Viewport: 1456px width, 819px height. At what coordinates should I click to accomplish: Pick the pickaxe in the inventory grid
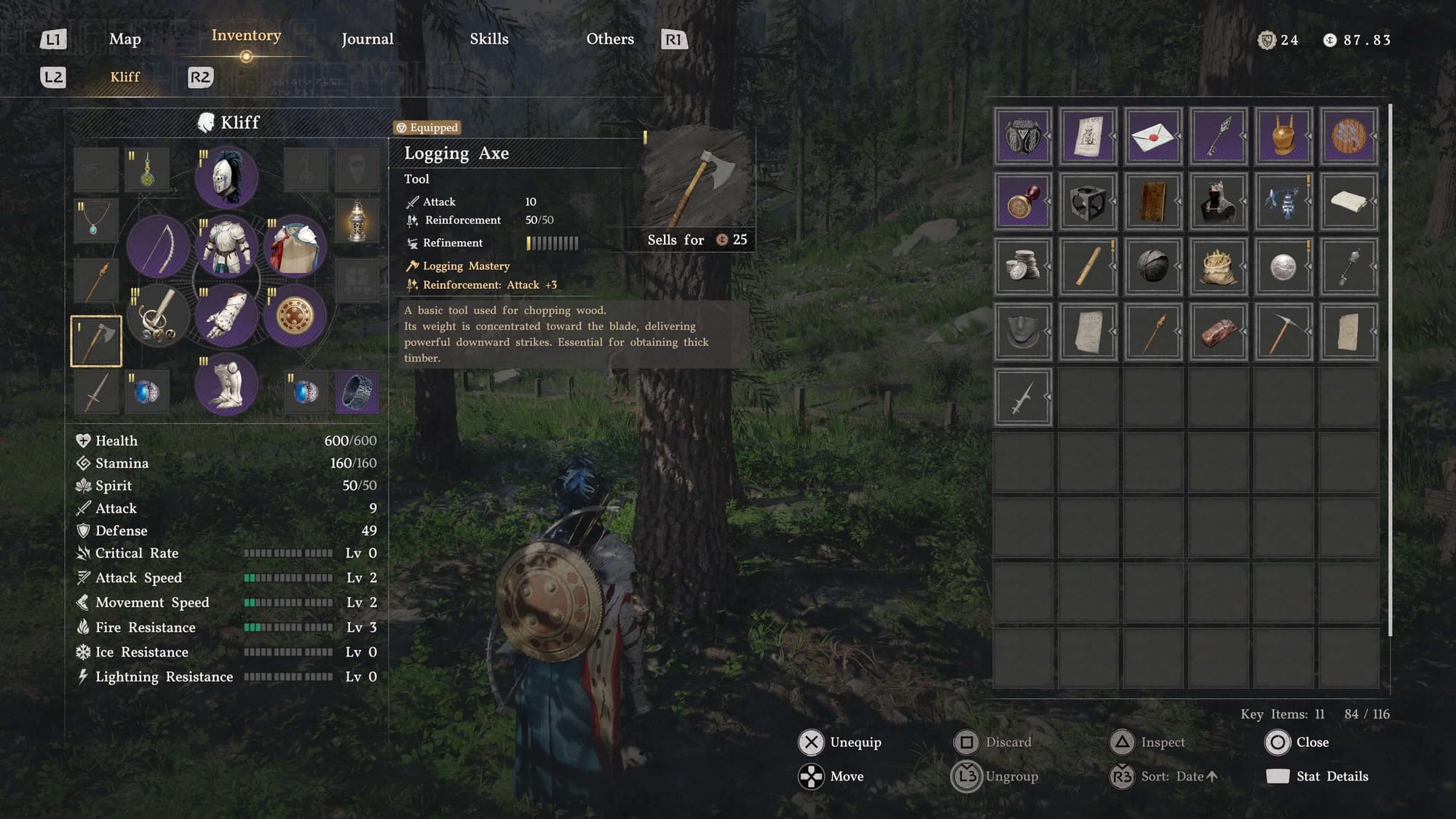pos(1283,332)
